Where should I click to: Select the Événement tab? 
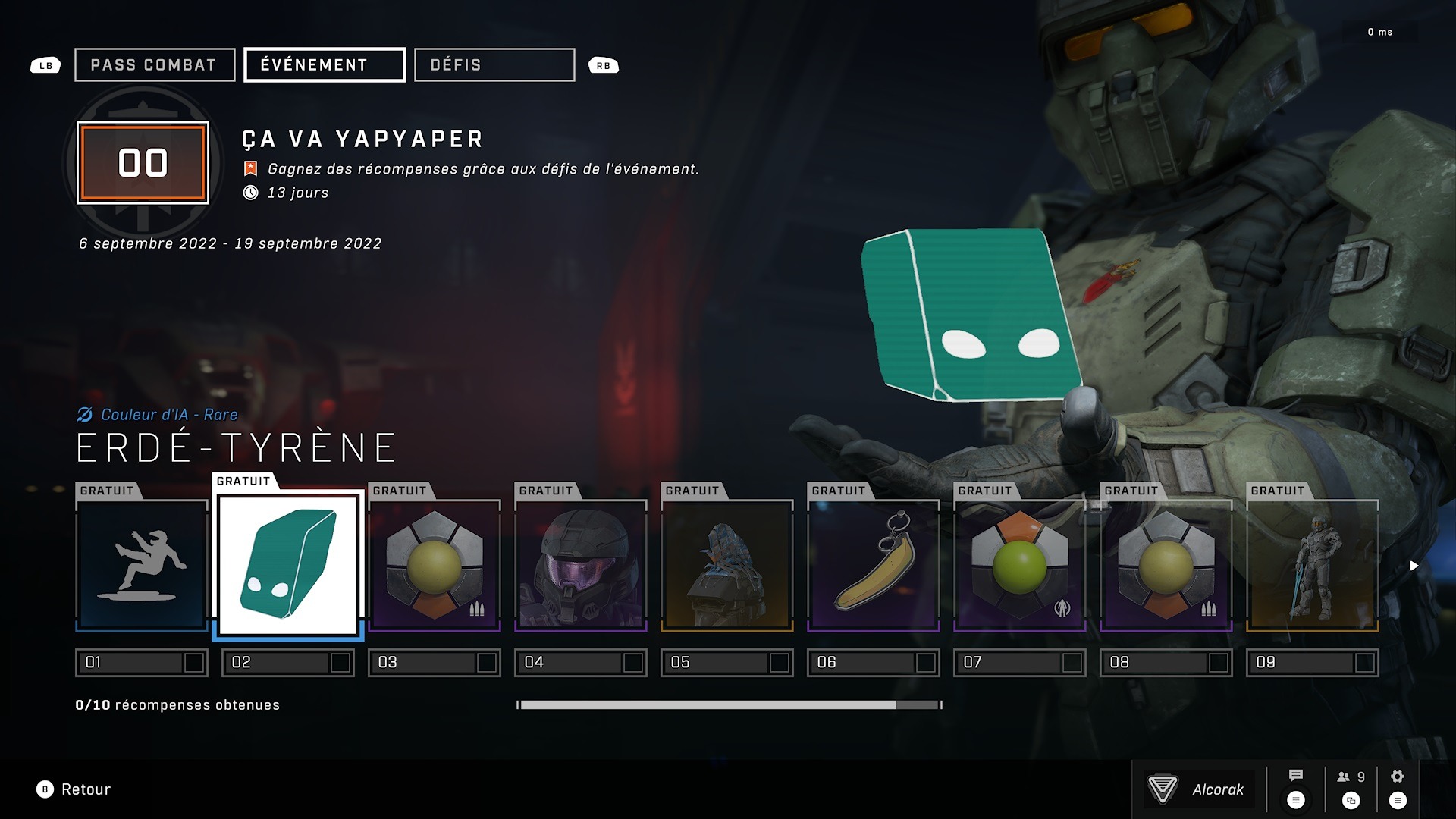click(324, 65)
